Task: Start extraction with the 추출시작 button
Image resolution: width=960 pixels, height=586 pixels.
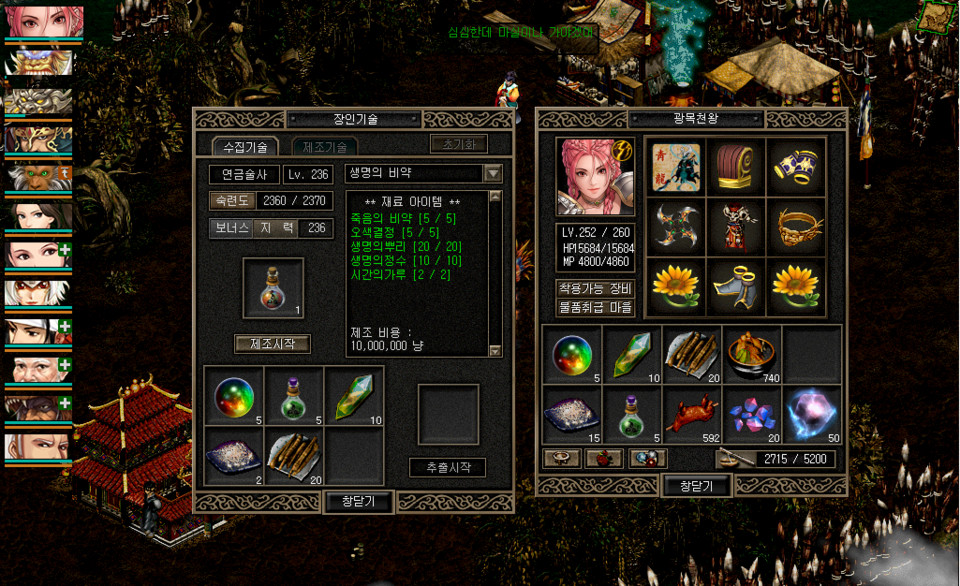Action: pyautogui.click(x=447, y=467)
